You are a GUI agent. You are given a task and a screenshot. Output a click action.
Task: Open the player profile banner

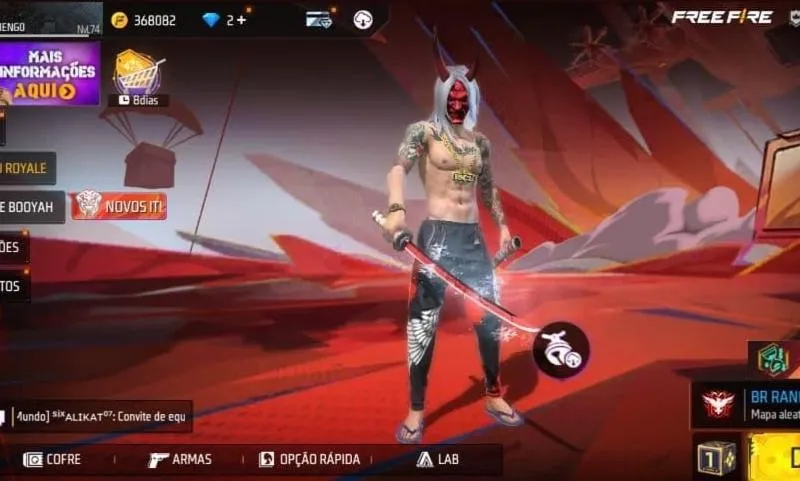click(50, 18)
